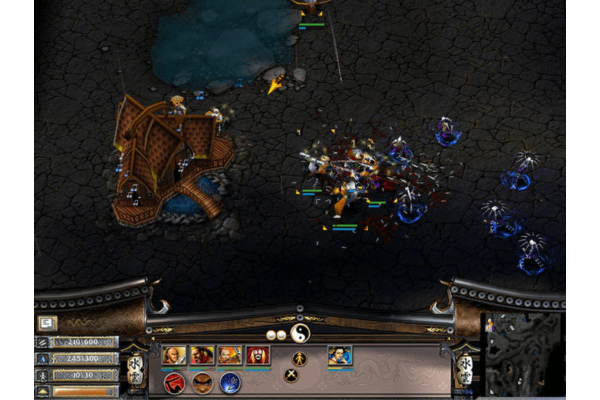The height and width of the screenshot is (400, 600).
Task: Click the yin-yang symbol
Action: (300, 333)
